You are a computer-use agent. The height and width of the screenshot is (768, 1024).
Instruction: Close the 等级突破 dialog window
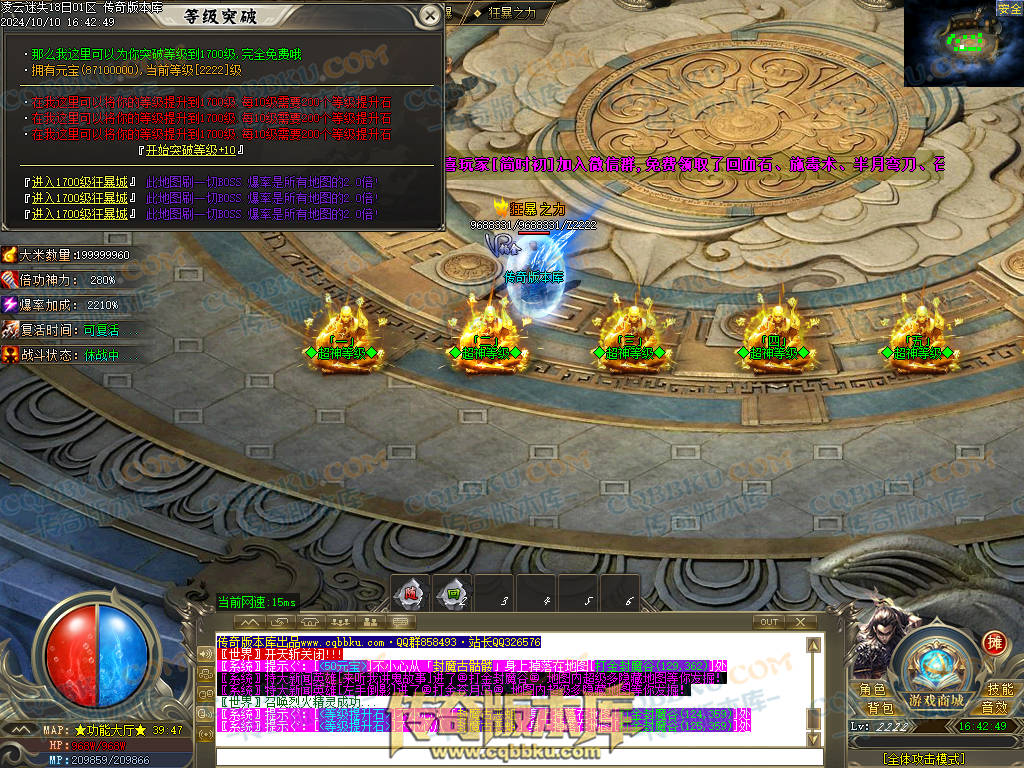coord(429,15)
